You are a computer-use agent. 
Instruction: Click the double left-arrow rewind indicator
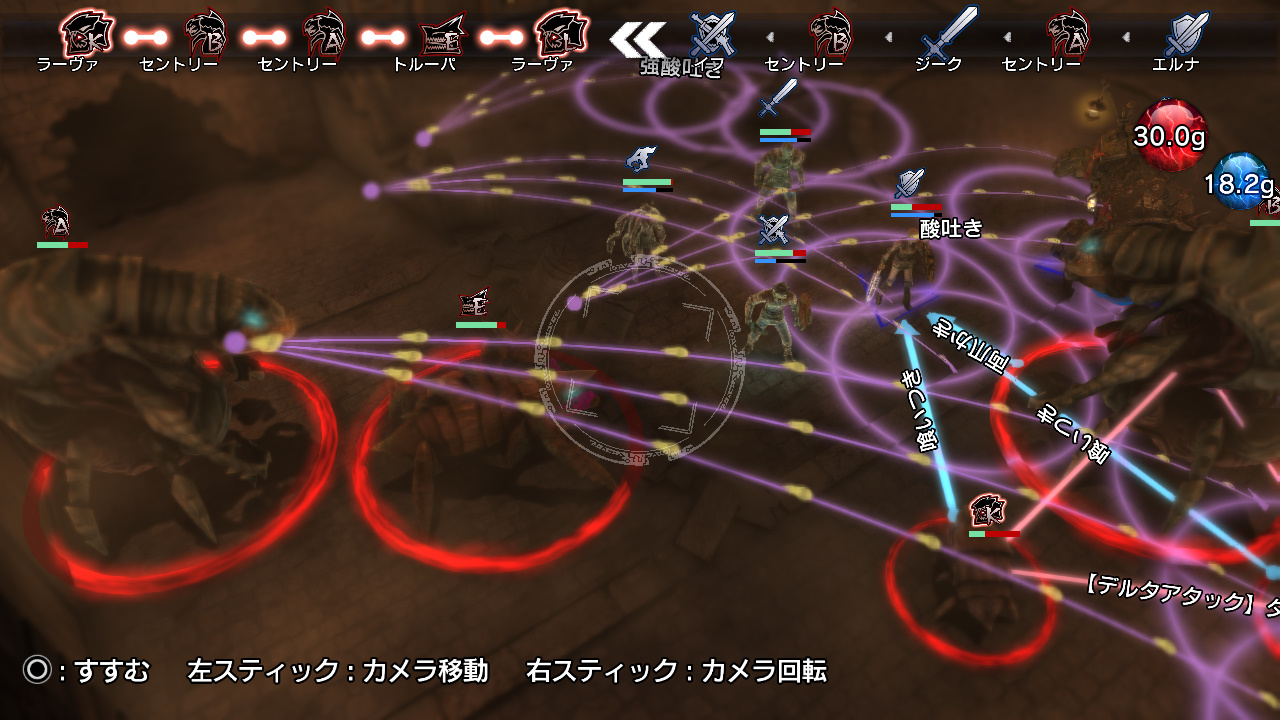(x=640, y=40)
